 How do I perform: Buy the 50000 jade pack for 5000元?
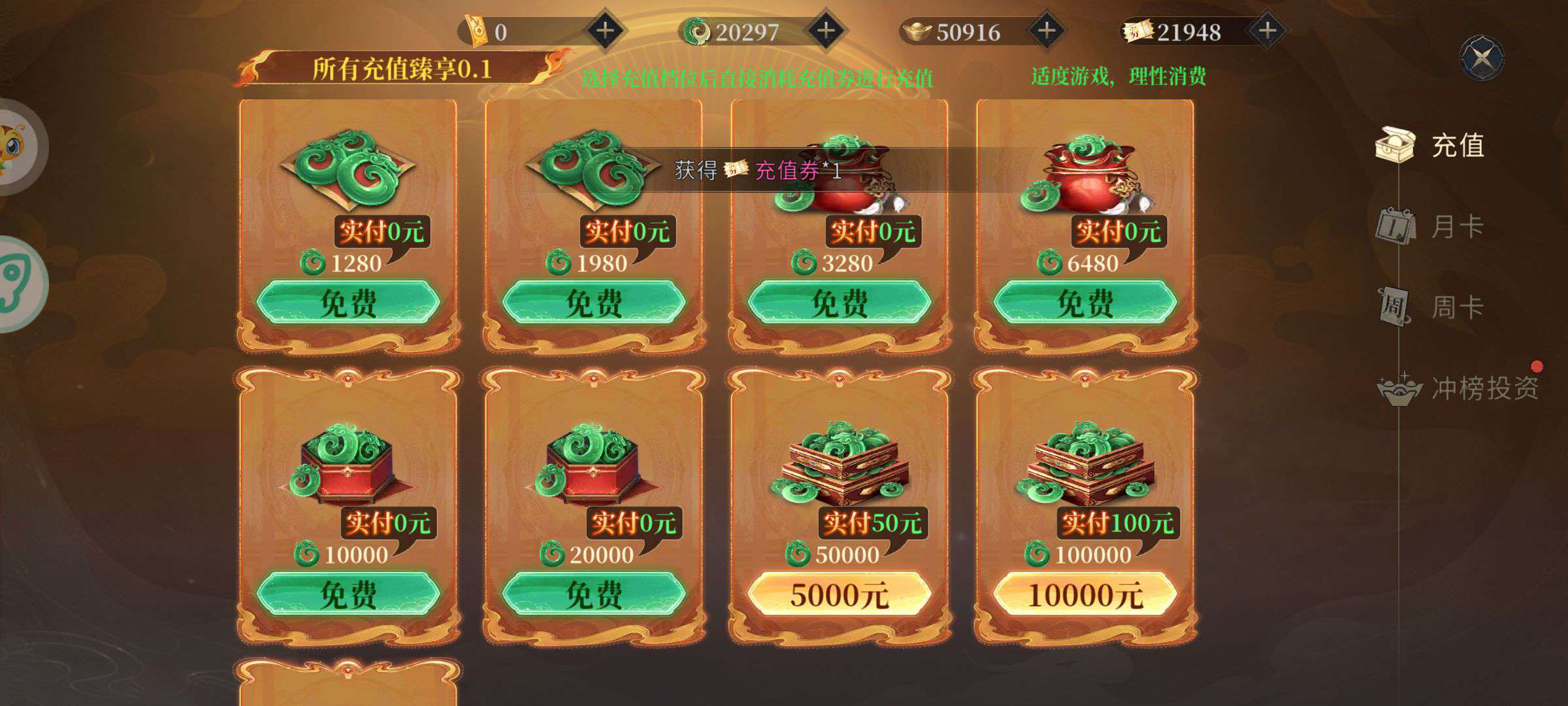(x=839, y=594)
